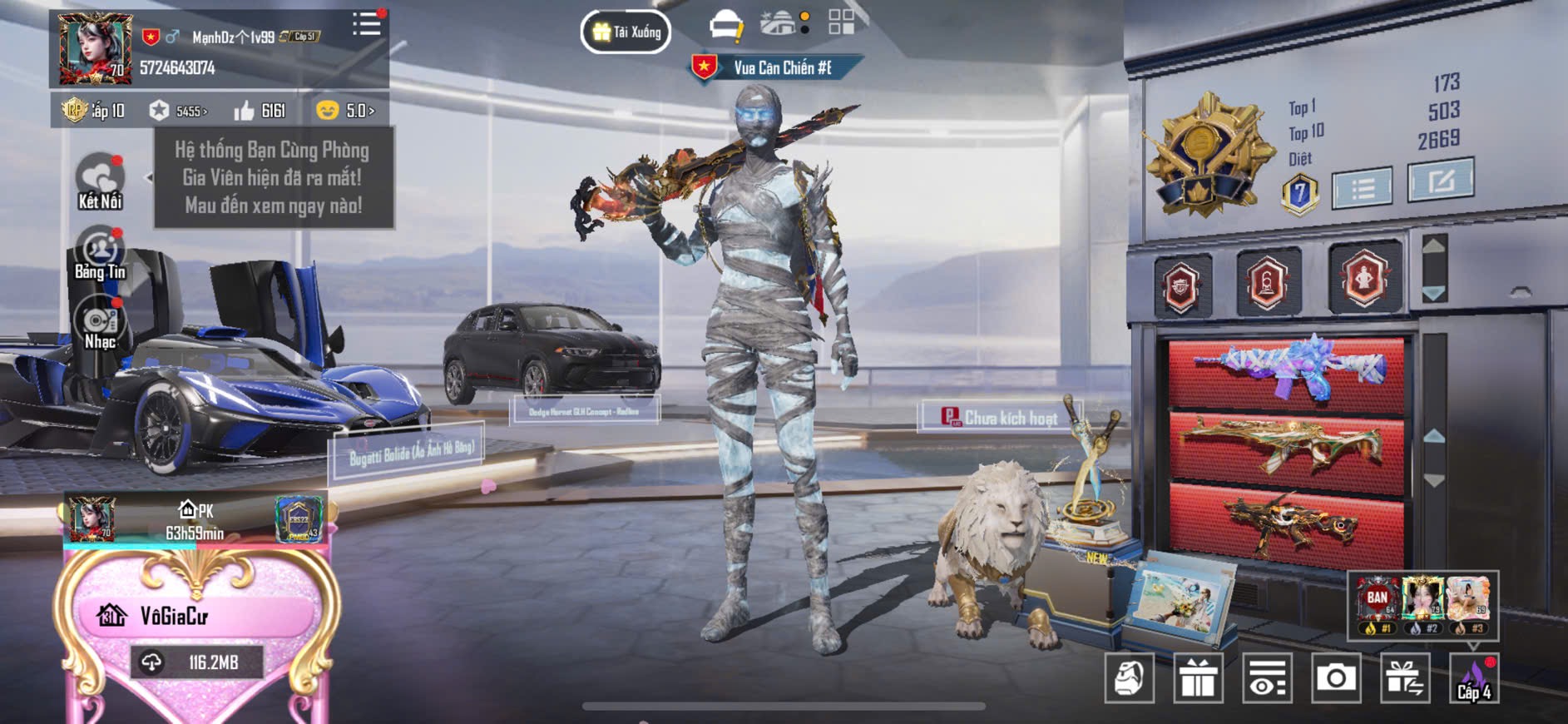Open the helmet icon at the top

725,25
